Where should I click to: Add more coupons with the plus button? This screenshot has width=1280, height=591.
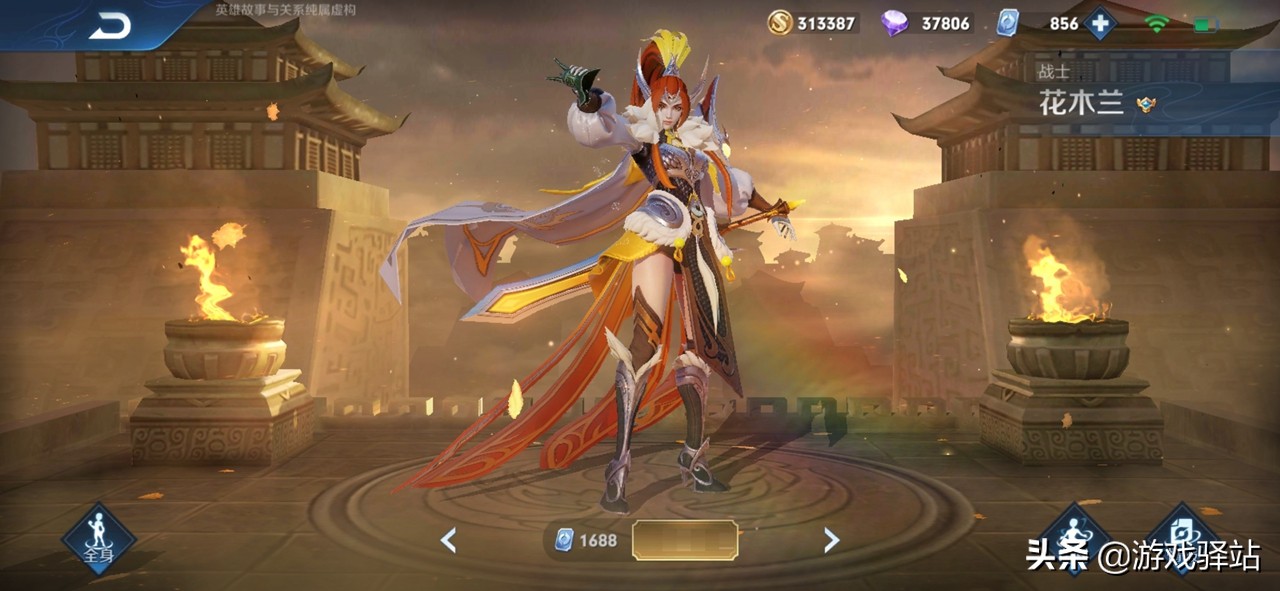1100,23
